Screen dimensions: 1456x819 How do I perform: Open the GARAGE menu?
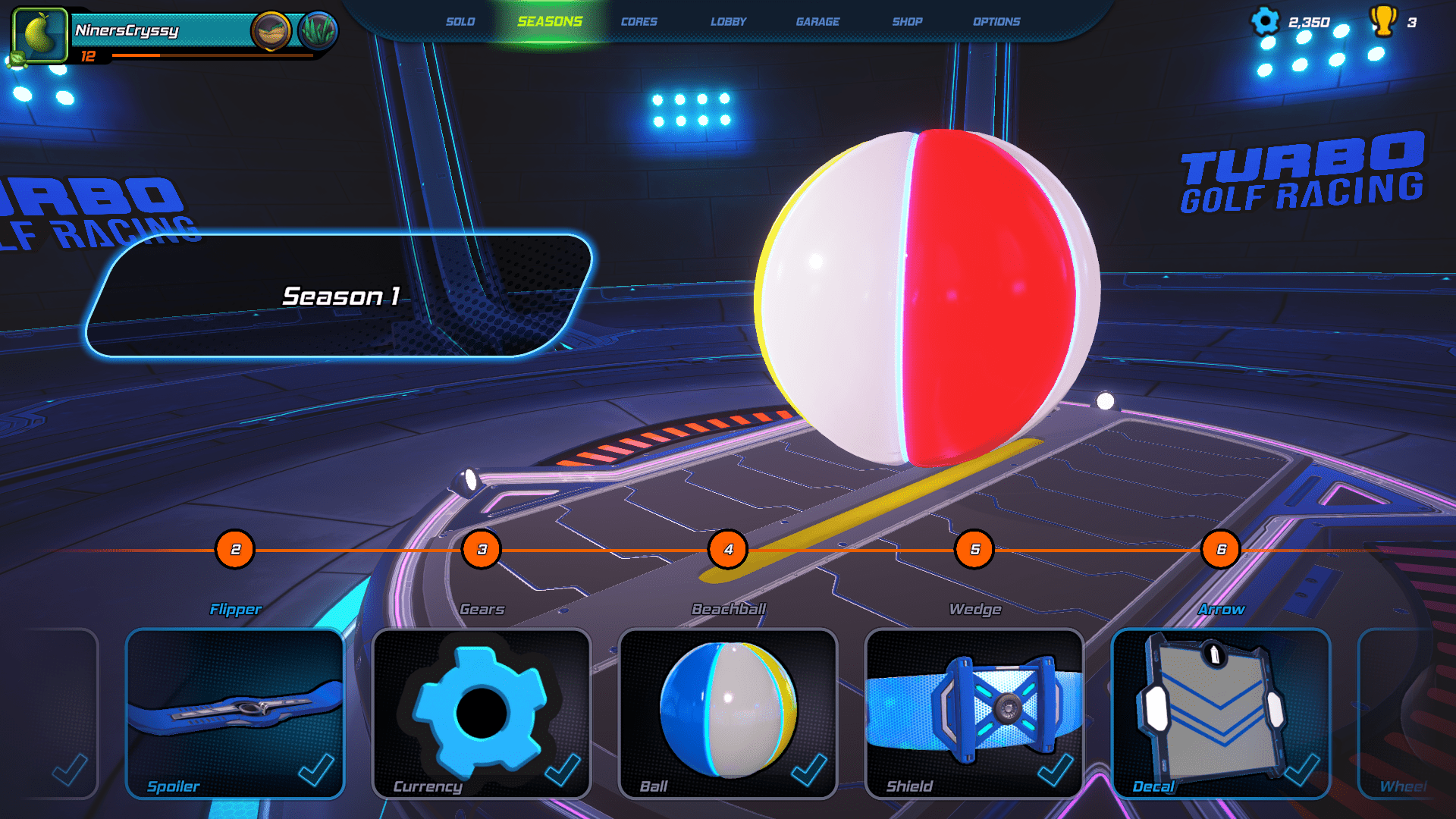(818, 22)
